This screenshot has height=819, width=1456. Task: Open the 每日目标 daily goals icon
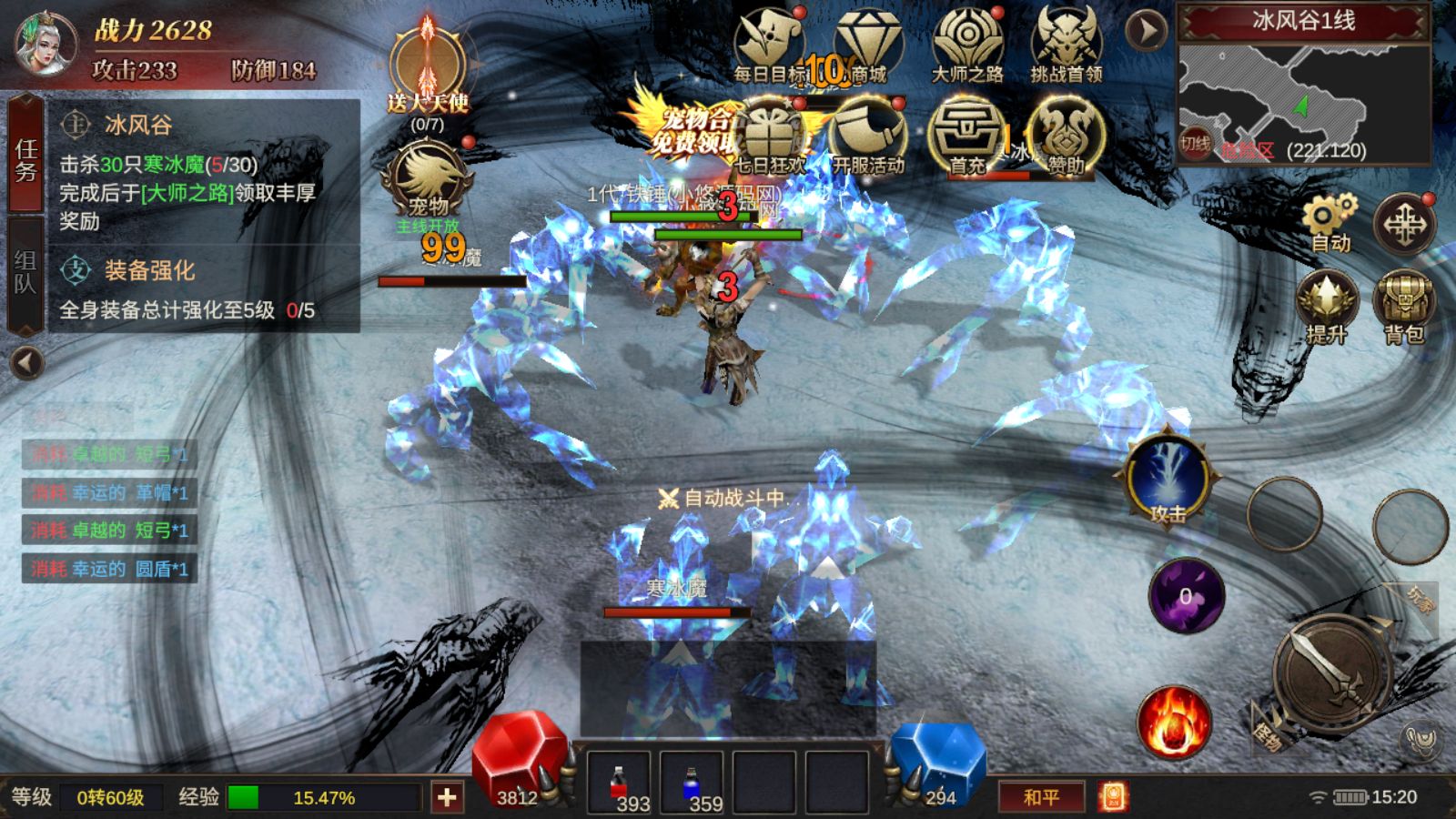769,45
